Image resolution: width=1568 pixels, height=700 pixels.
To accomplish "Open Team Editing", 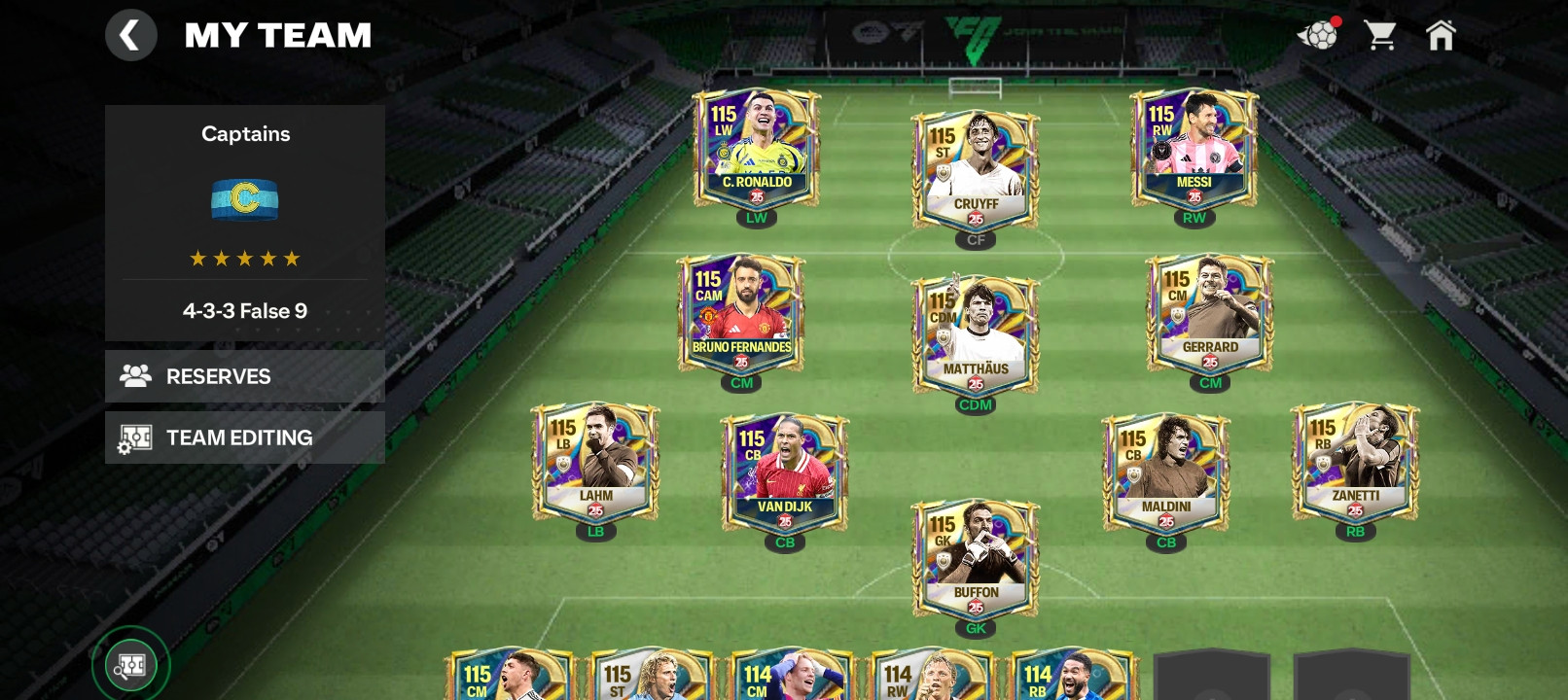I will [x=245, y=437].
